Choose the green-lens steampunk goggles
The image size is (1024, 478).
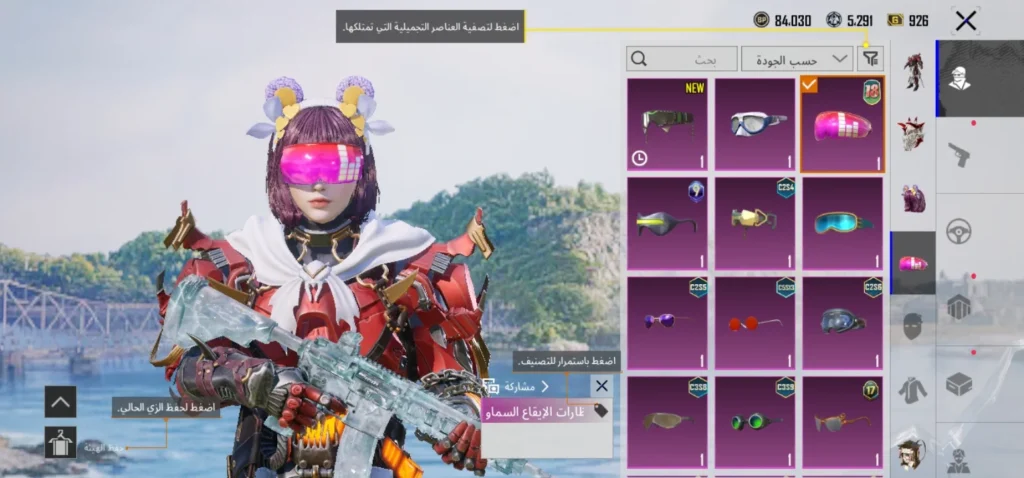(755, 421)
